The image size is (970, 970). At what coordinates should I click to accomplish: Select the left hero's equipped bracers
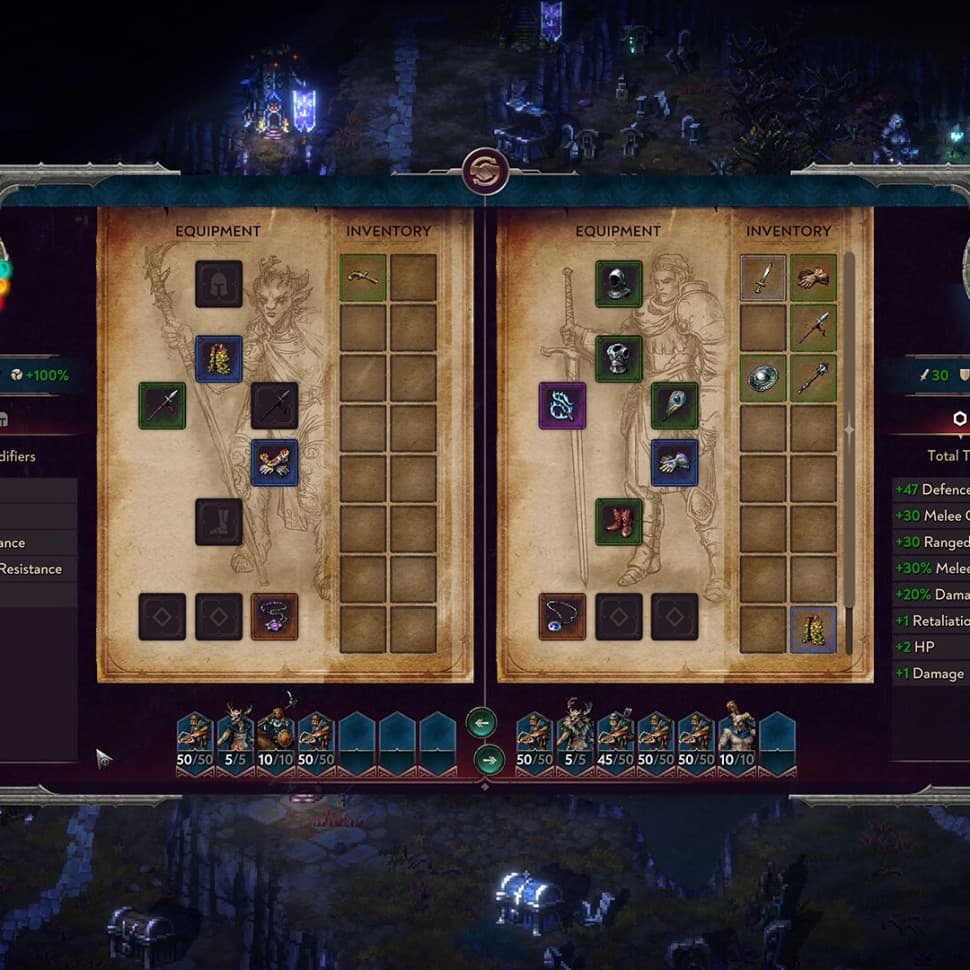pyautogui.click(x=274, y=462)
